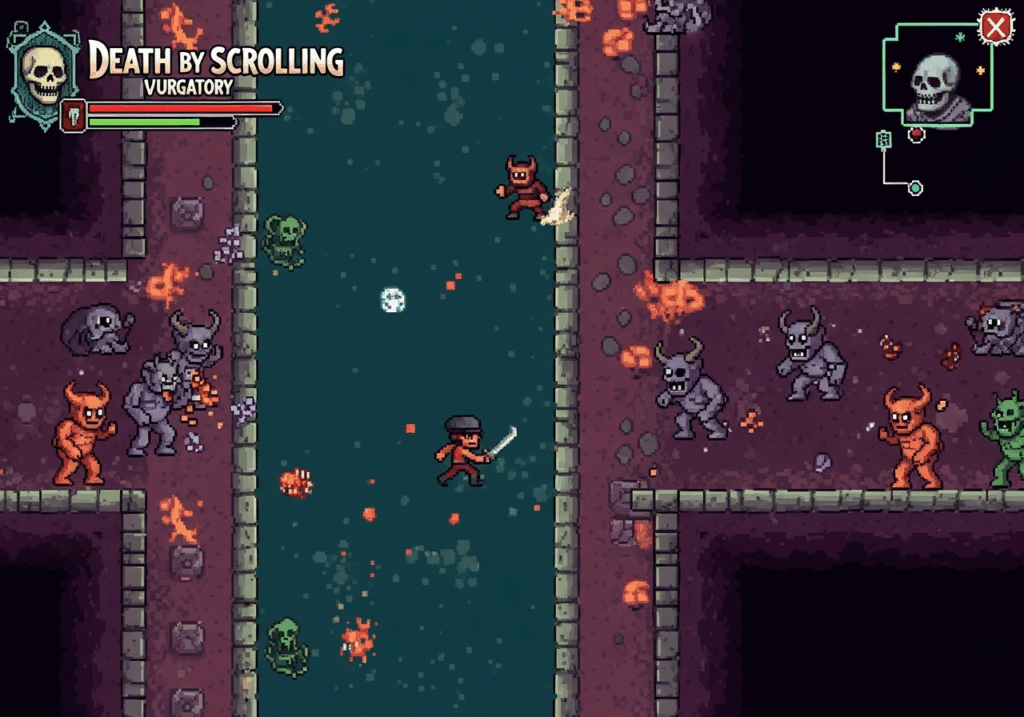1024x717 pixels.
Task: Click the skull emblem beside the game title
Action: click(x=43, y=73)
